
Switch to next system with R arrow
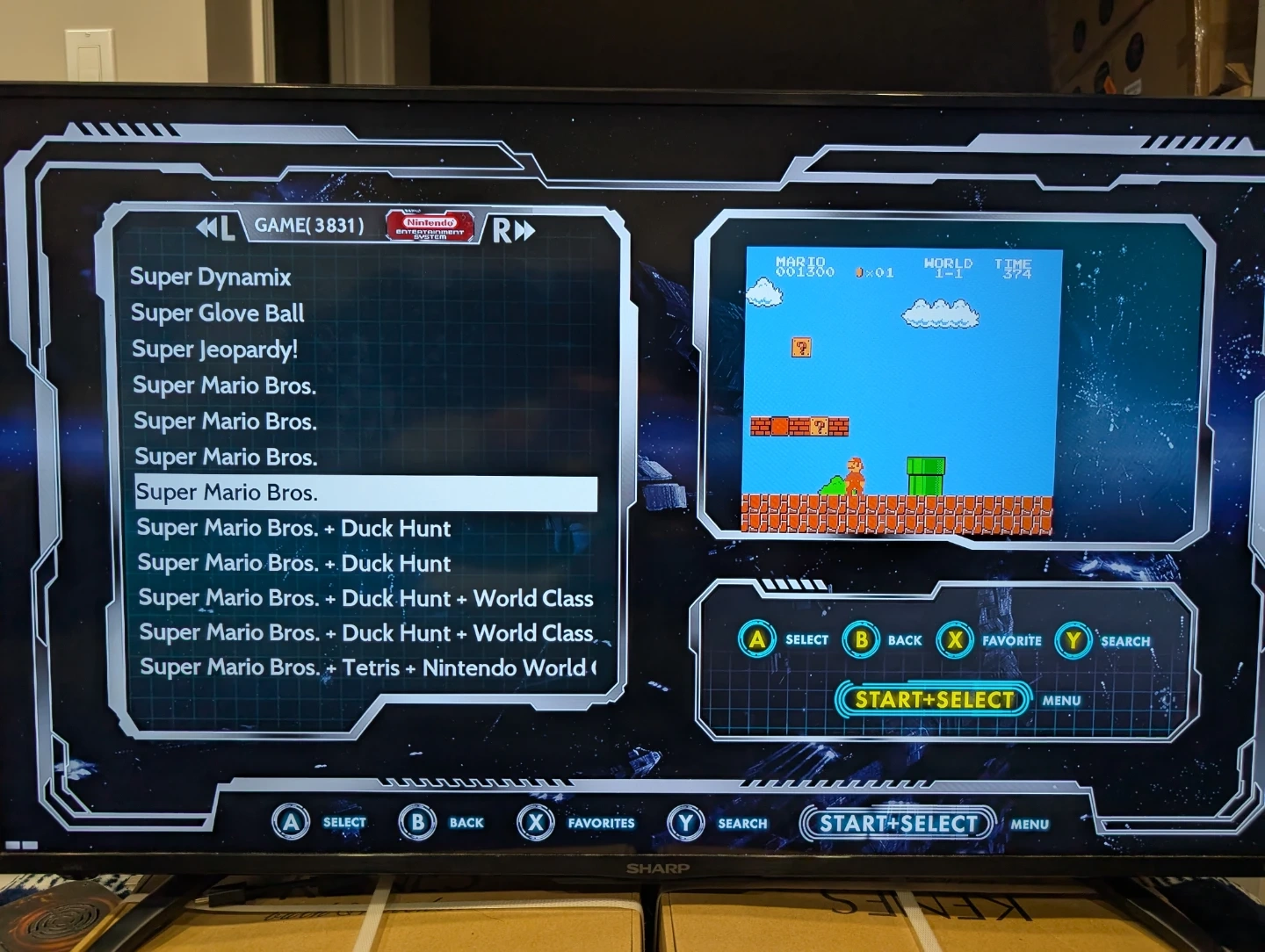coord(513,231)
